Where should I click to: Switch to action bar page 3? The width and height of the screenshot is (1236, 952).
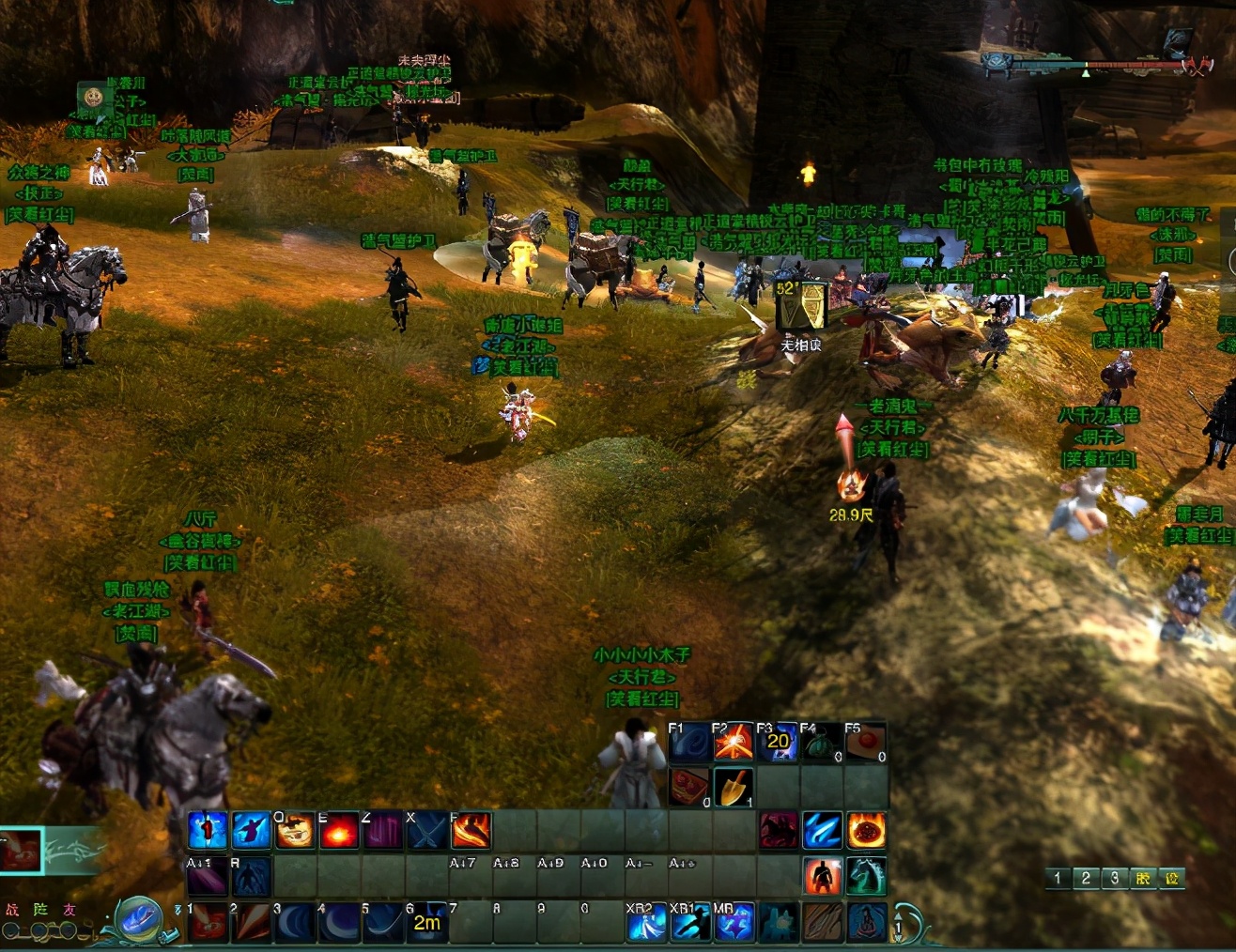point(1115,879)
